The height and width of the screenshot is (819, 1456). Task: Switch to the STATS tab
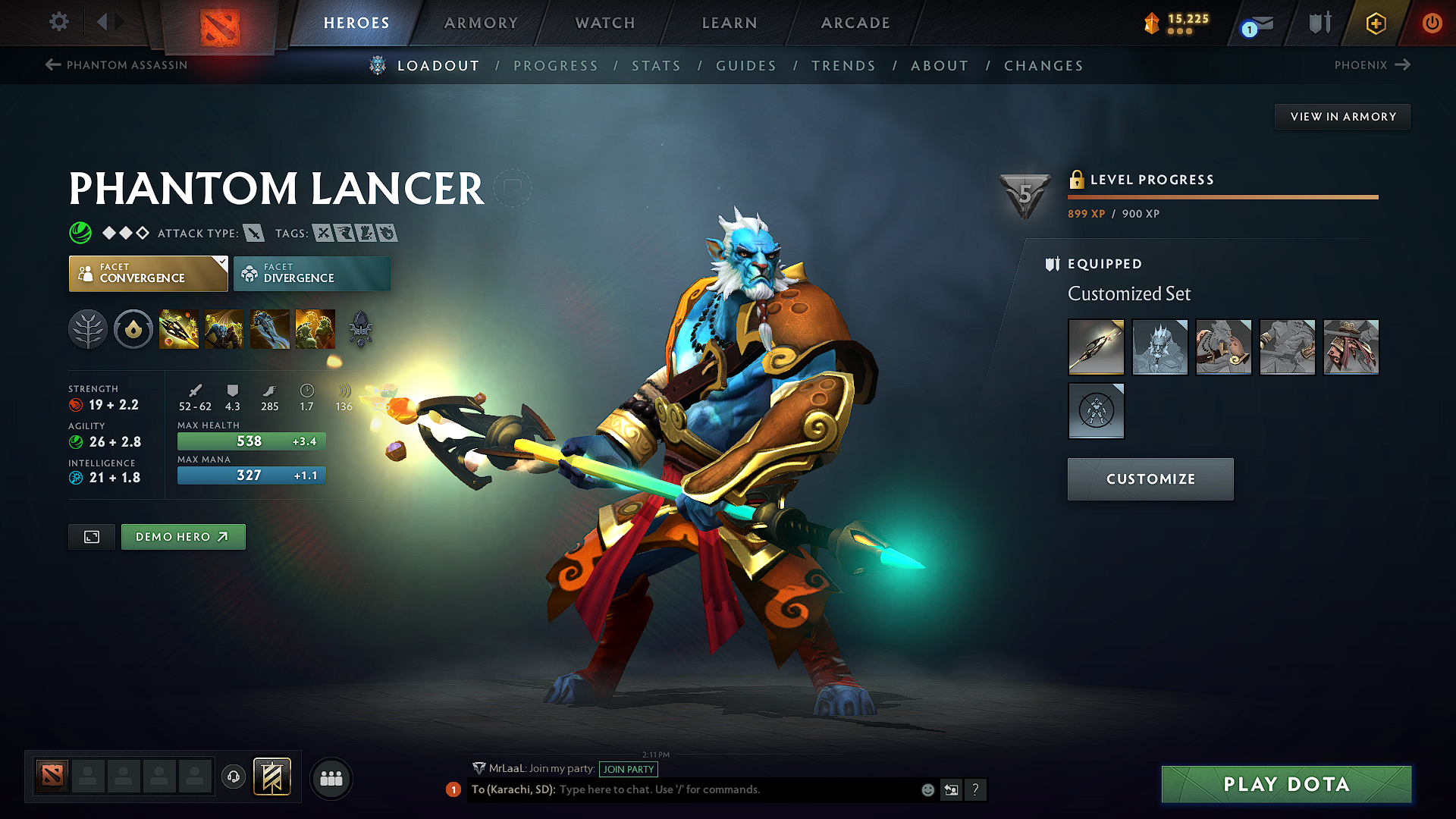click(x=657, y=66)
